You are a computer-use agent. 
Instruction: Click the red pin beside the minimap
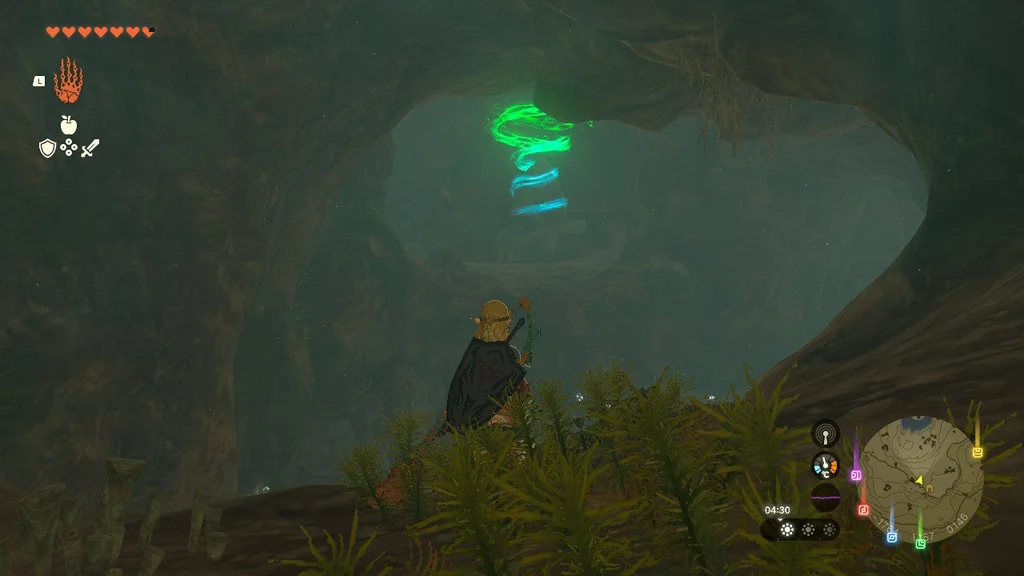tap(863, 509)
